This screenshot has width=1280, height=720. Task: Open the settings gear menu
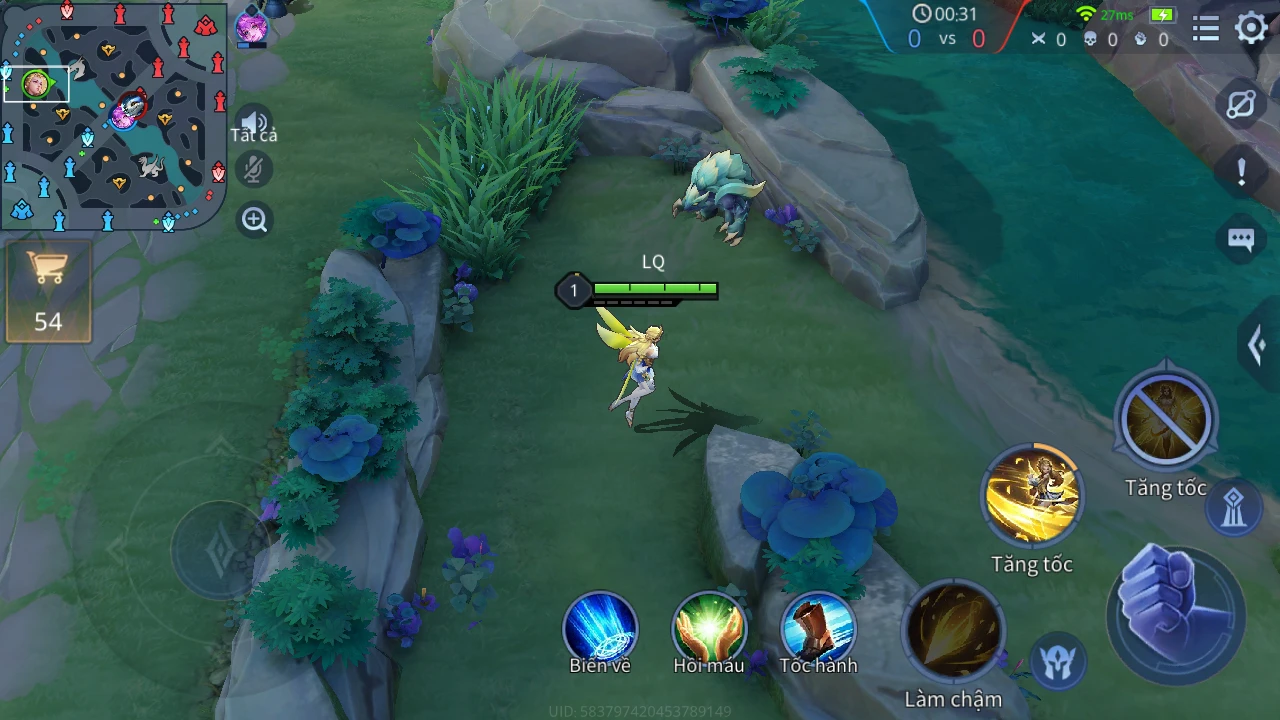[1251, 28]
